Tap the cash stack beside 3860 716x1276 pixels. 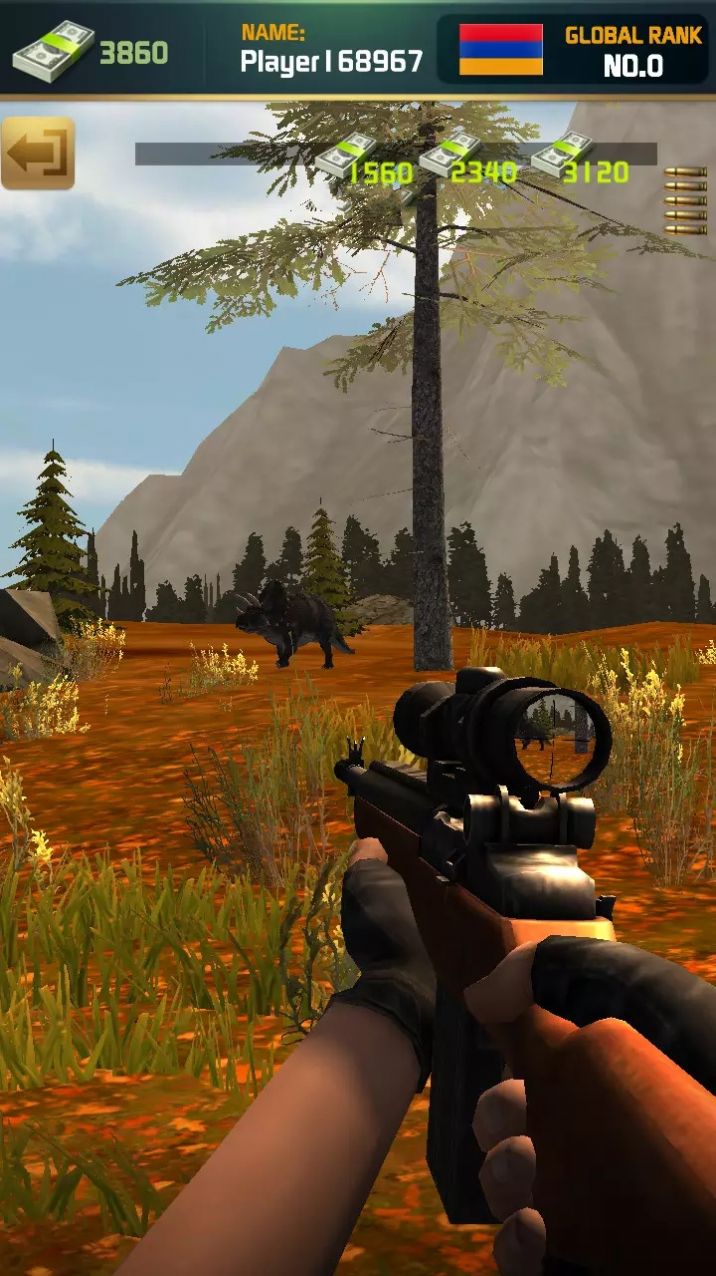(x=52, y=51)
